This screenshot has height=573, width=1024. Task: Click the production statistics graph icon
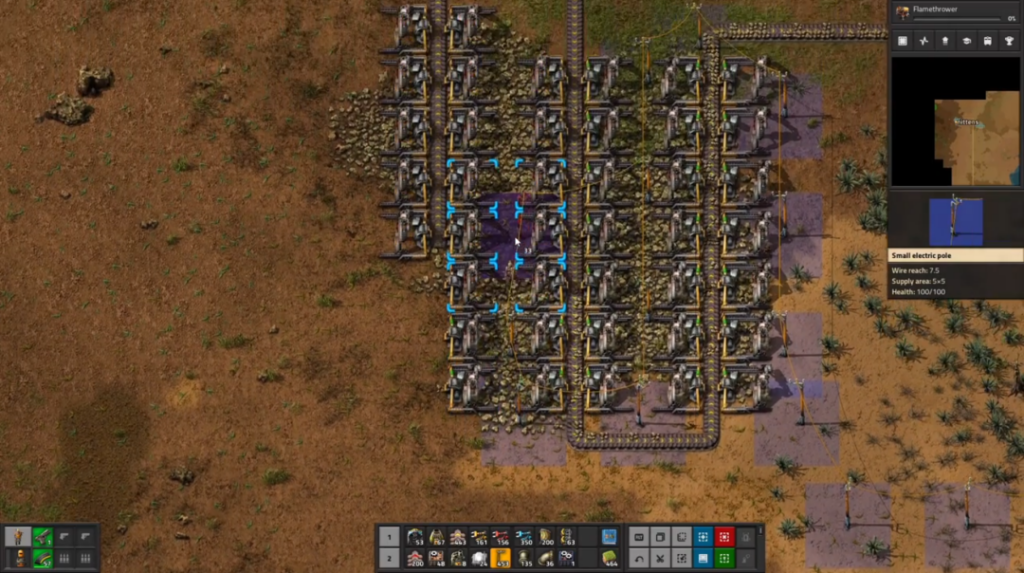[x=924, y=41]
